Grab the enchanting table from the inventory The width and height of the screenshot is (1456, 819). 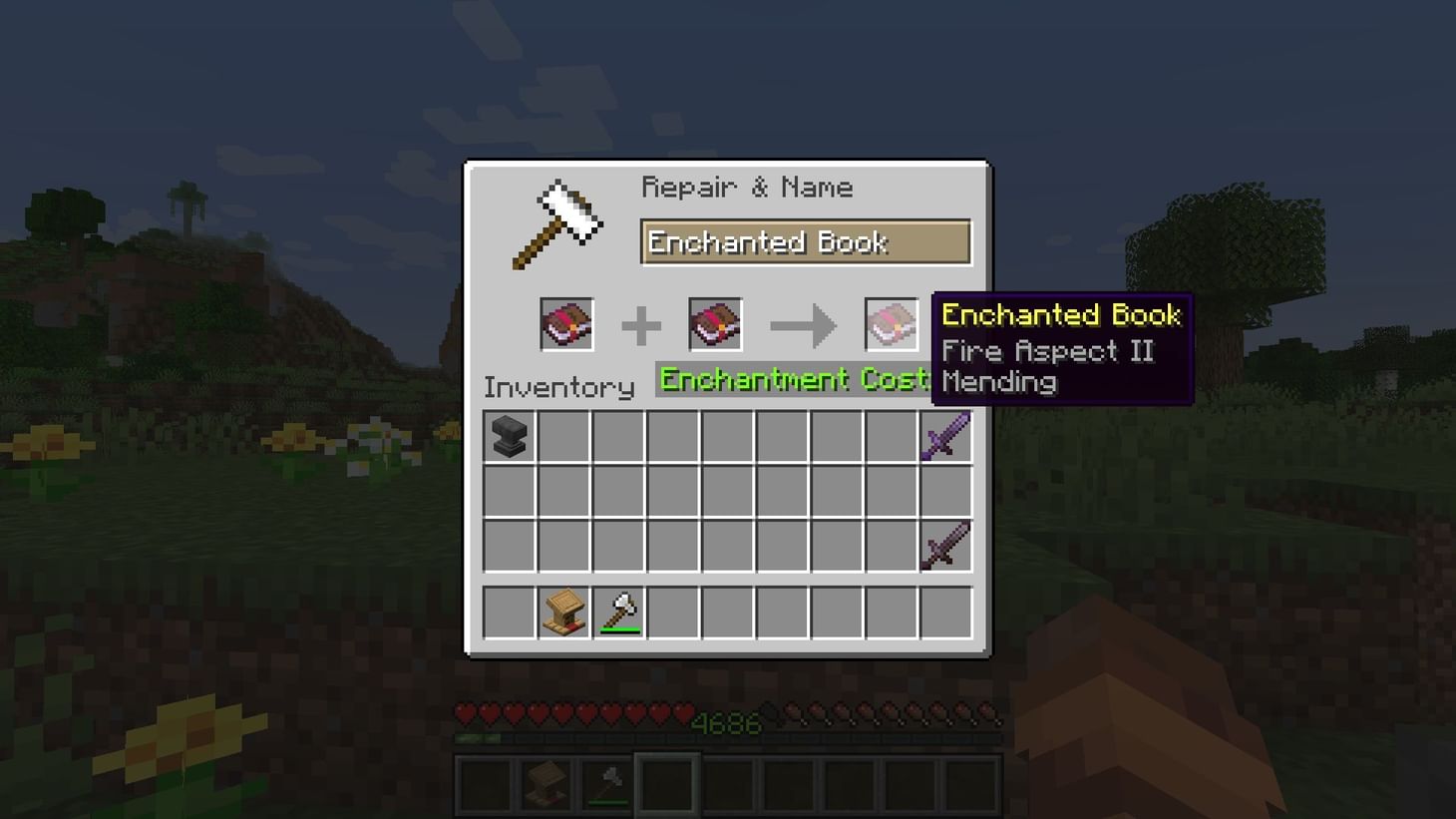(563, 612)
